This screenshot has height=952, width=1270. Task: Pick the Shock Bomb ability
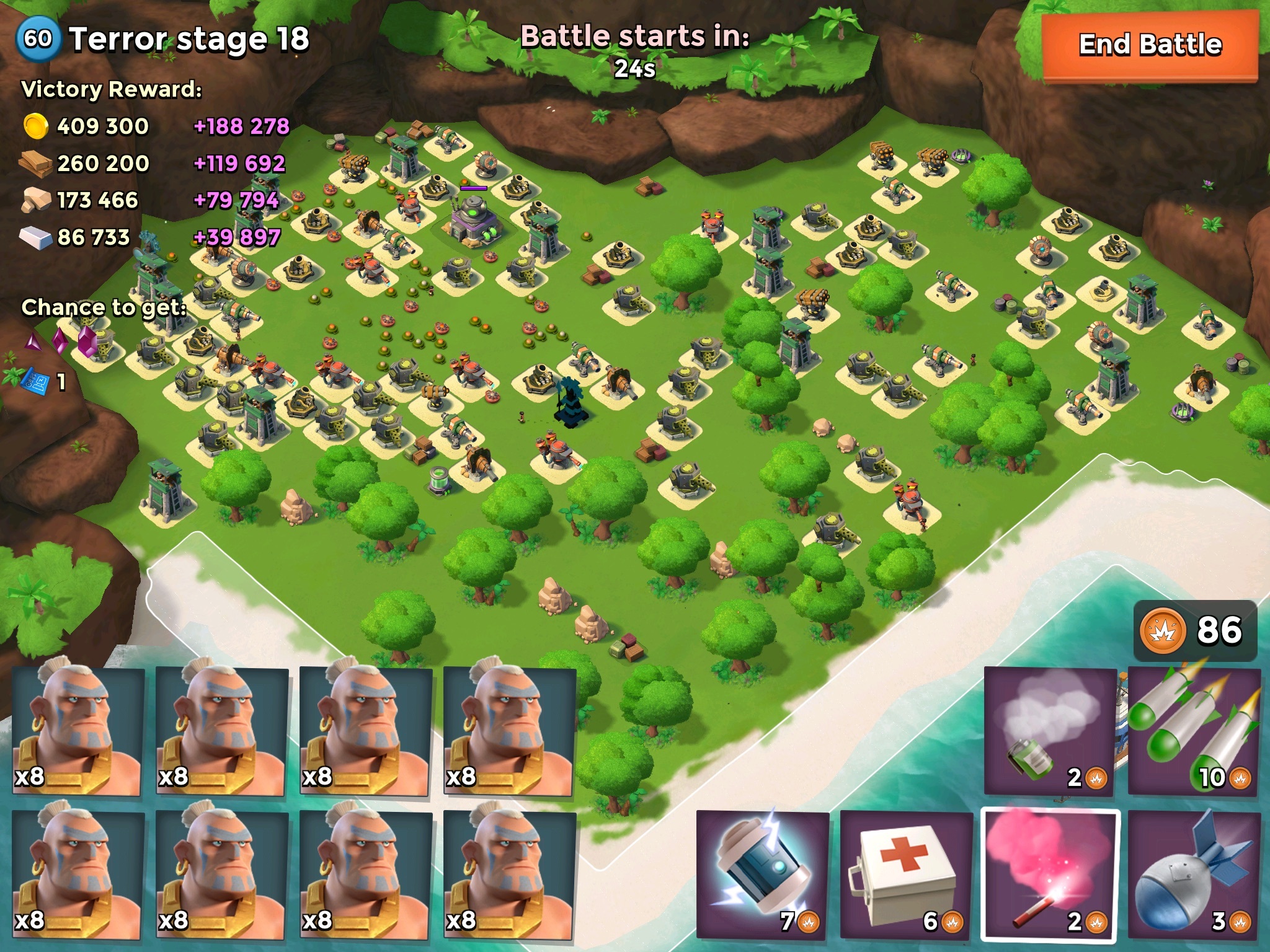coord(763,874)
